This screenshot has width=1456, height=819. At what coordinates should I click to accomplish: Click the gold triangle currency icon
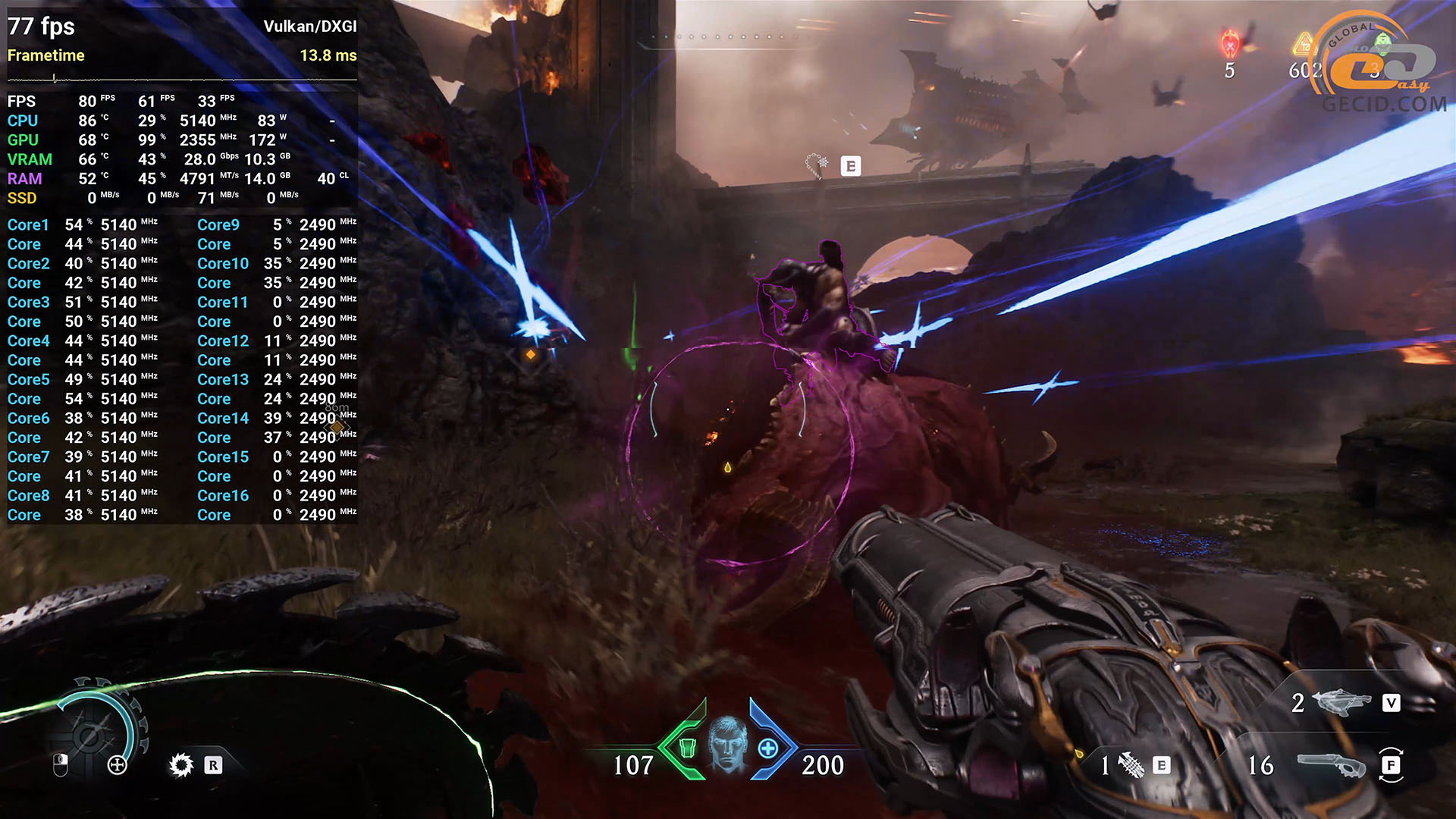click(1304, 45)
